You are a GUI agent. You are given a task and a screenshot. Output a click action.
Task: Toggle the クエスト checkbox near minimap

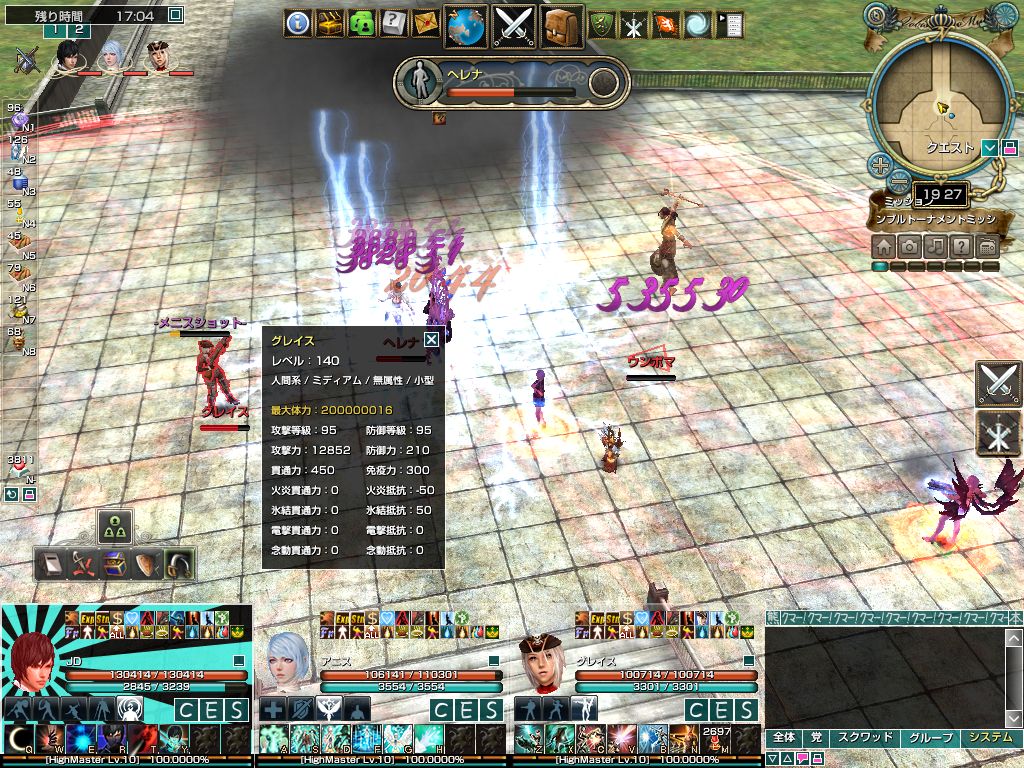tap(989, 148)
